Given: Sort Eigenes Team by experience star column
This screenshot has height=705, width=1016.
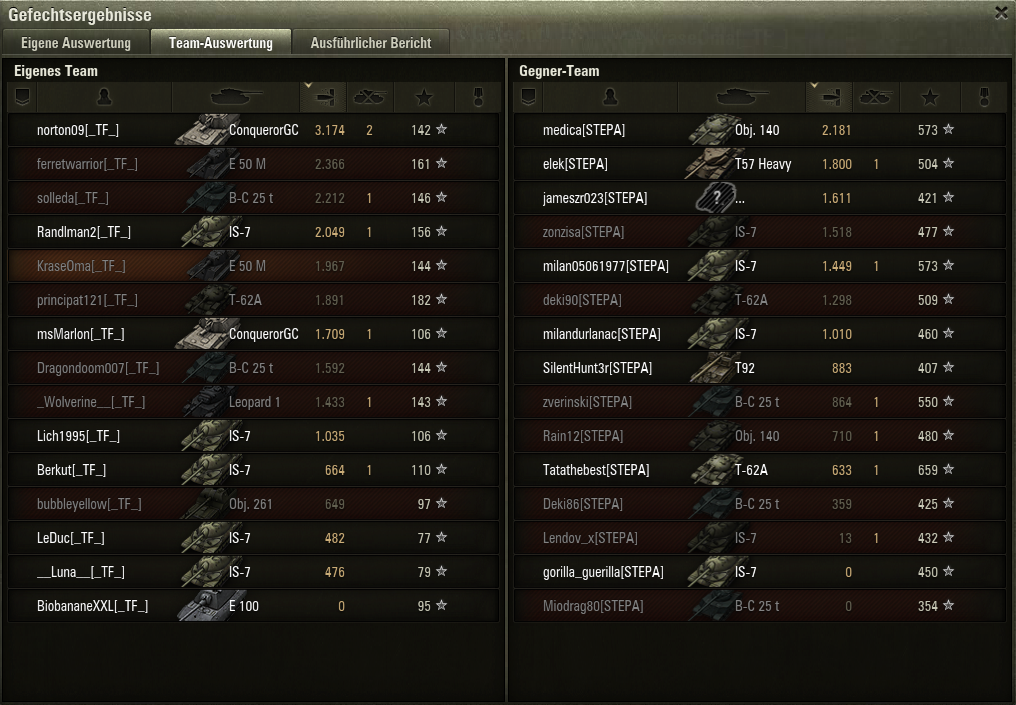Looking at the screenshot, I should pyautogui.click(x=424, y=97).
